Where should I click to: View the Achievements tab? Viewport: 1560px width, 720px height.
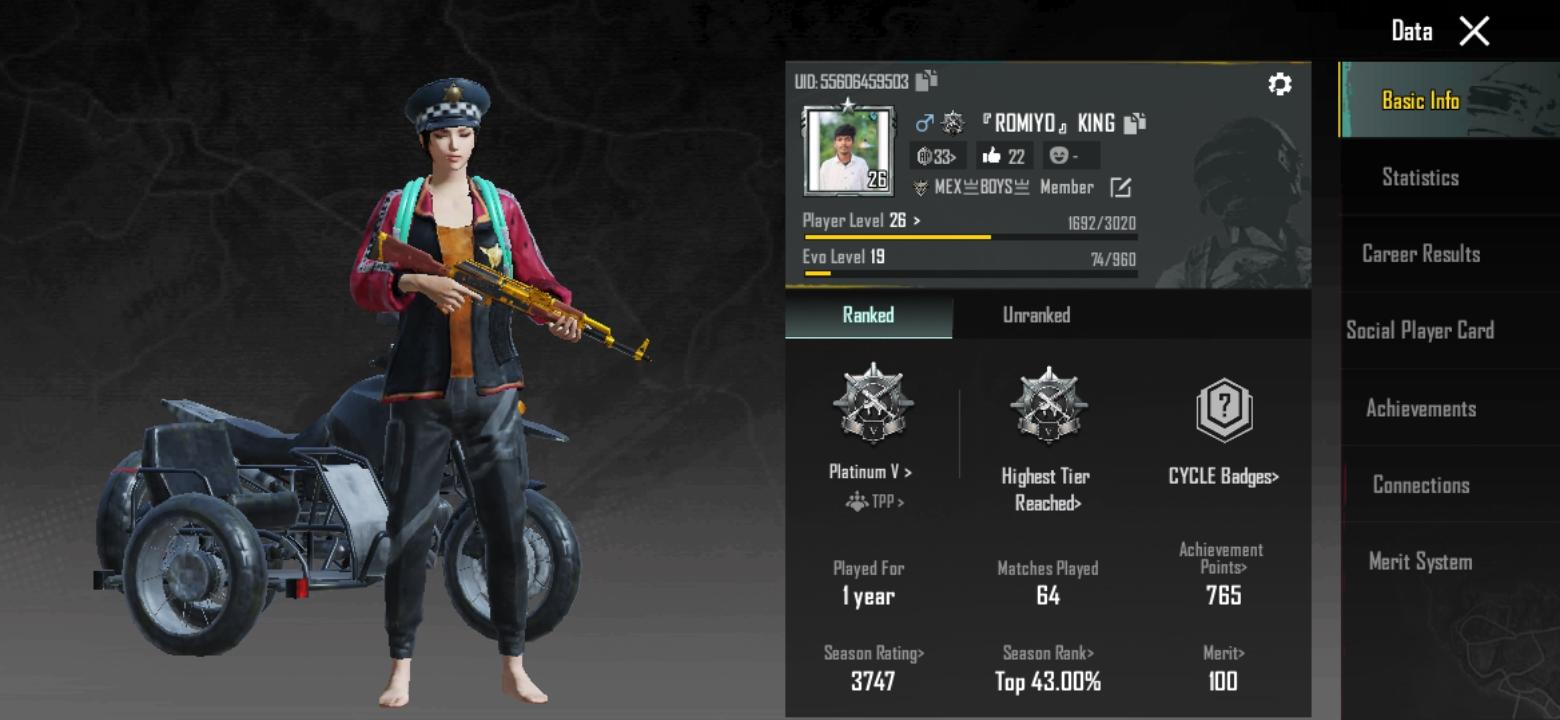click(1420, 408)
